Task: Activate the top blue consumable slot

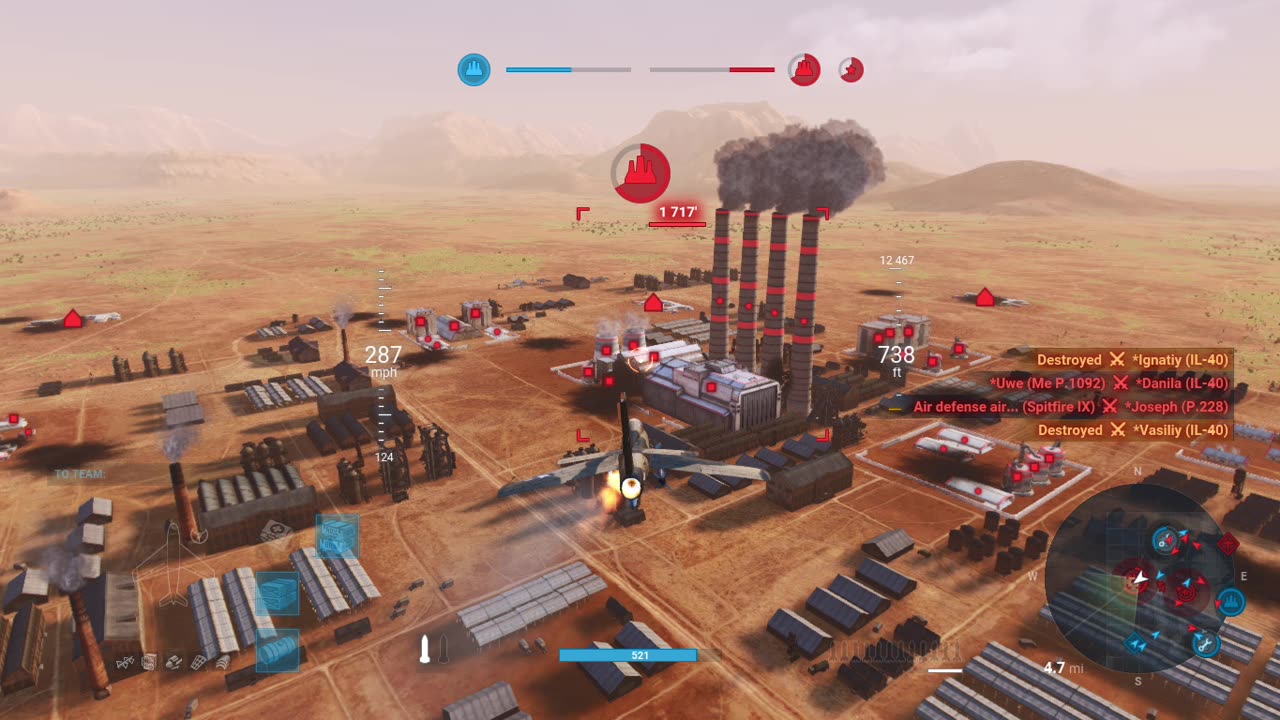Action: tap(337, 537)
